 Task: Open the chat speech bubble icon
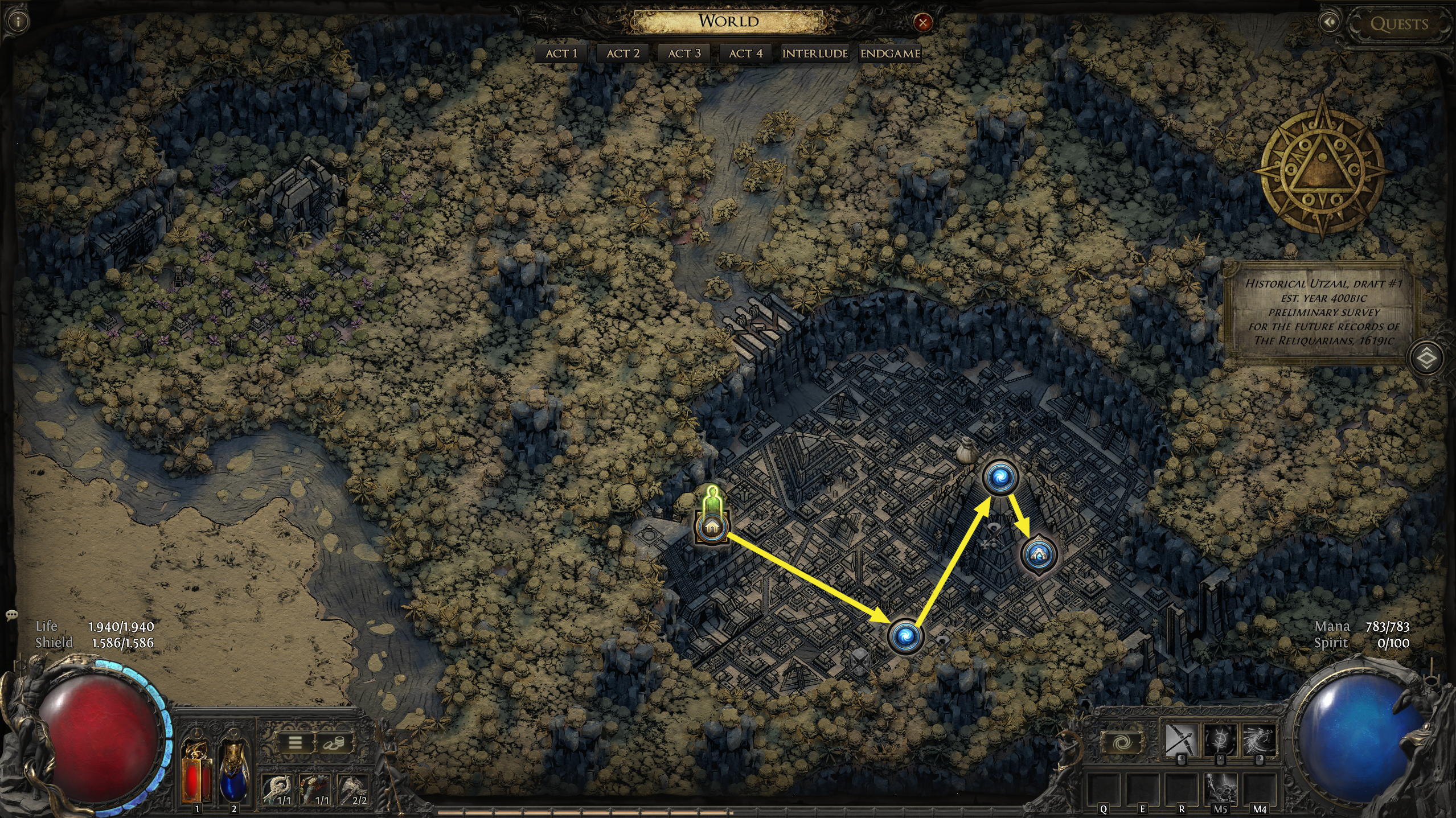point(11,615)
